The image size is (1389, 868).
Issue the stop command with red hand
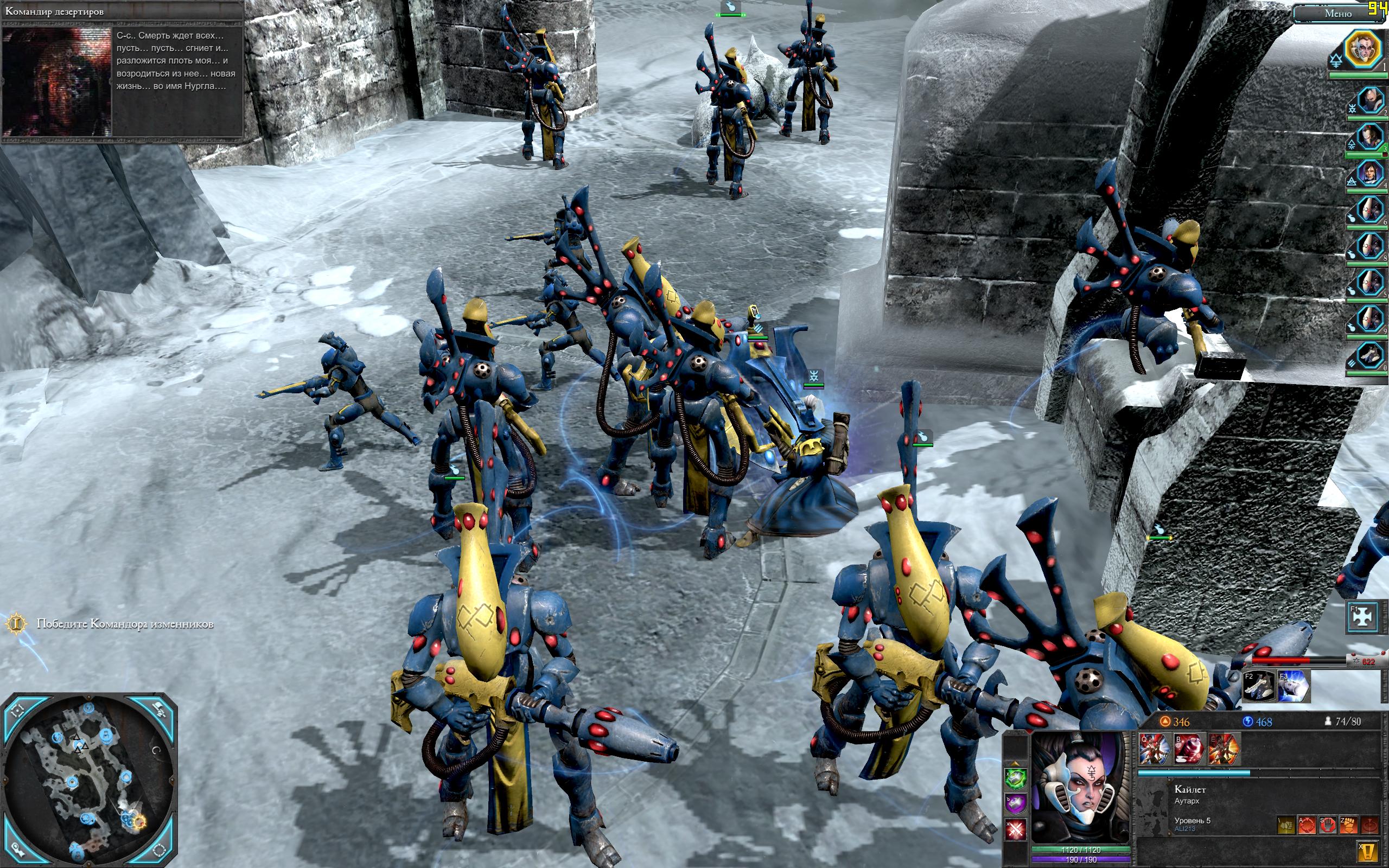click(x=1328, y=825)
